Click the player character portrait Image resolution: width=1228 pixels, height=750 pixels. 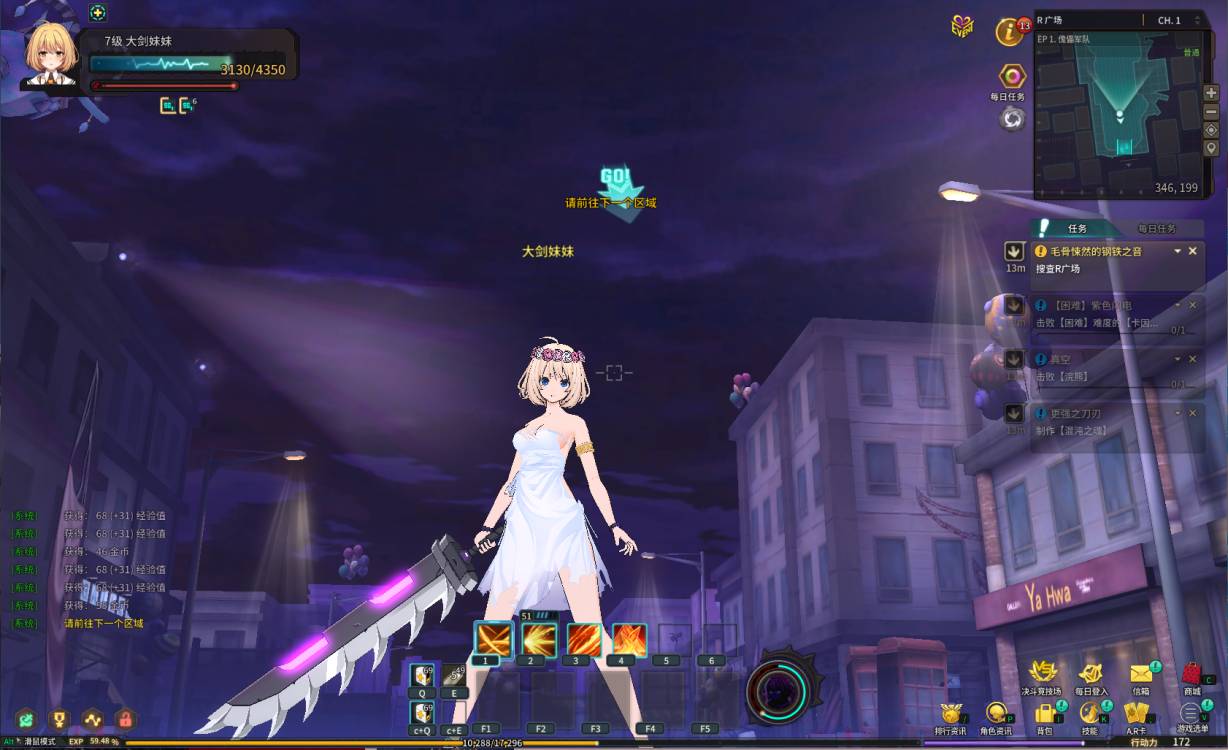tap(52, 54)
